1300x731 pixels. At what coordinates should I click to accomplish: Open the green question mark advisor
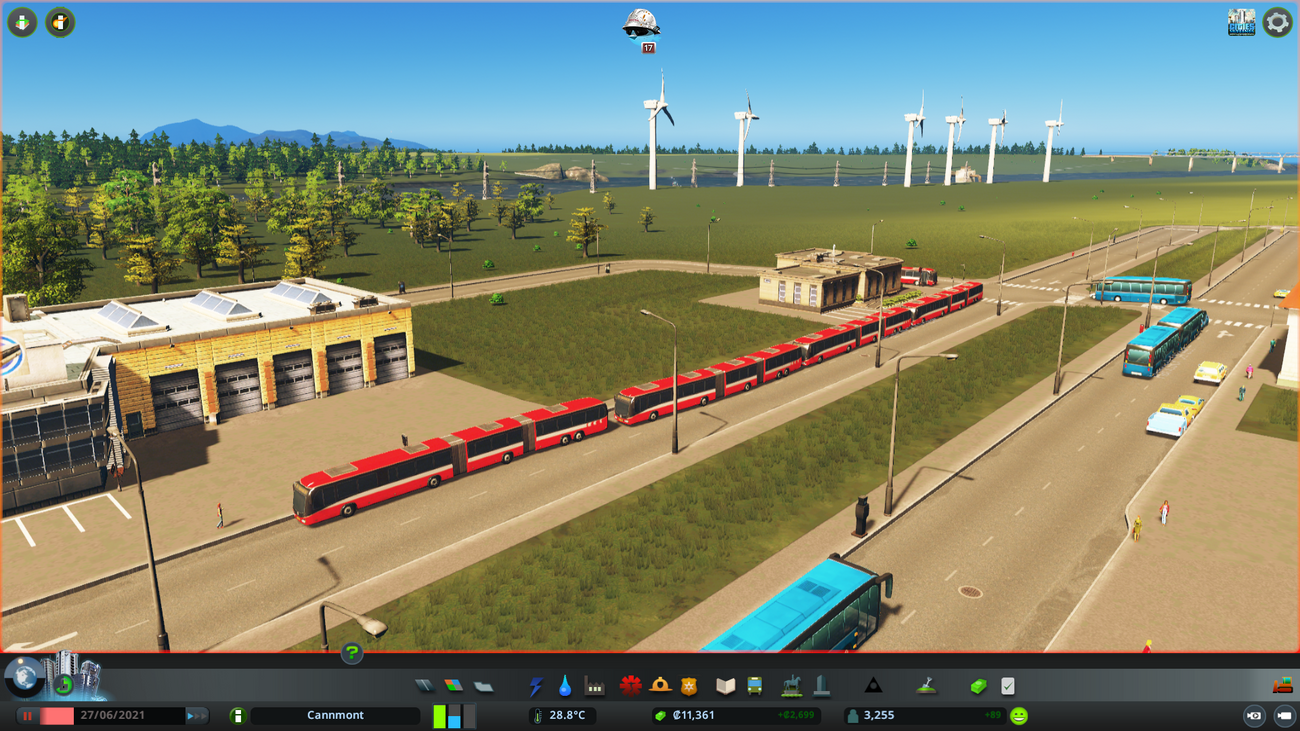352,653
